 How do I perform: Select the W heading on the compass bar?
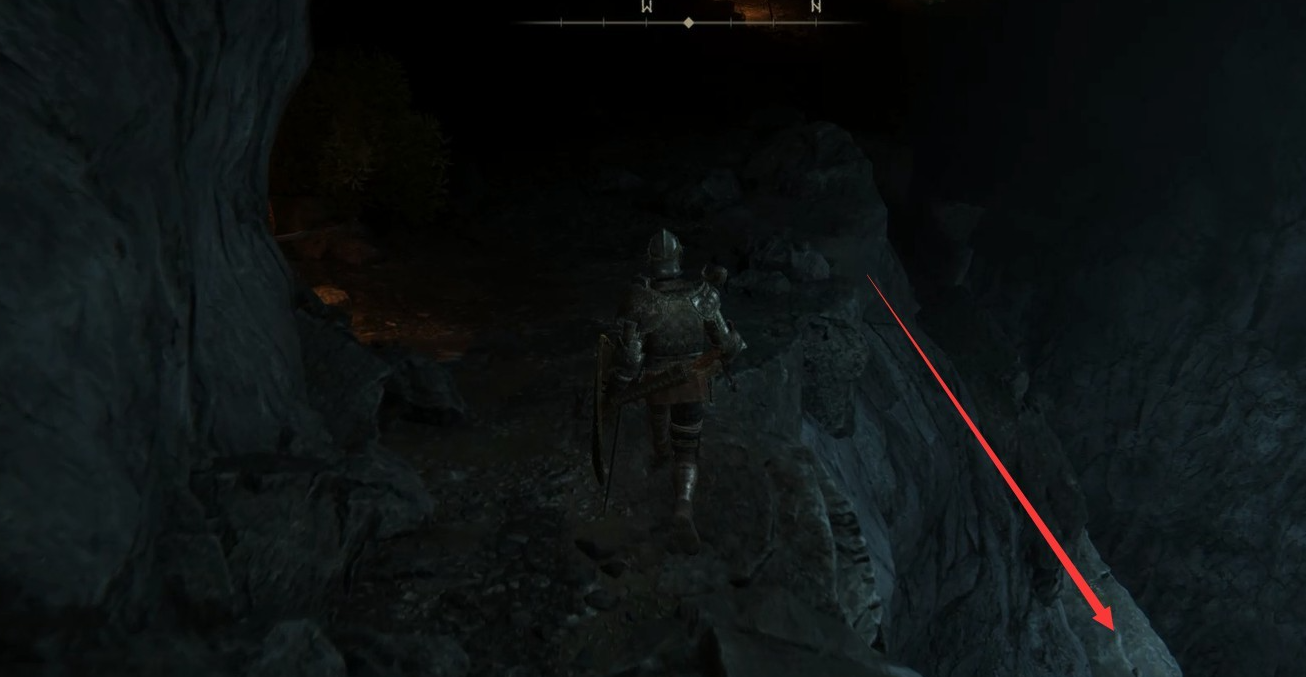coord(646,6)
